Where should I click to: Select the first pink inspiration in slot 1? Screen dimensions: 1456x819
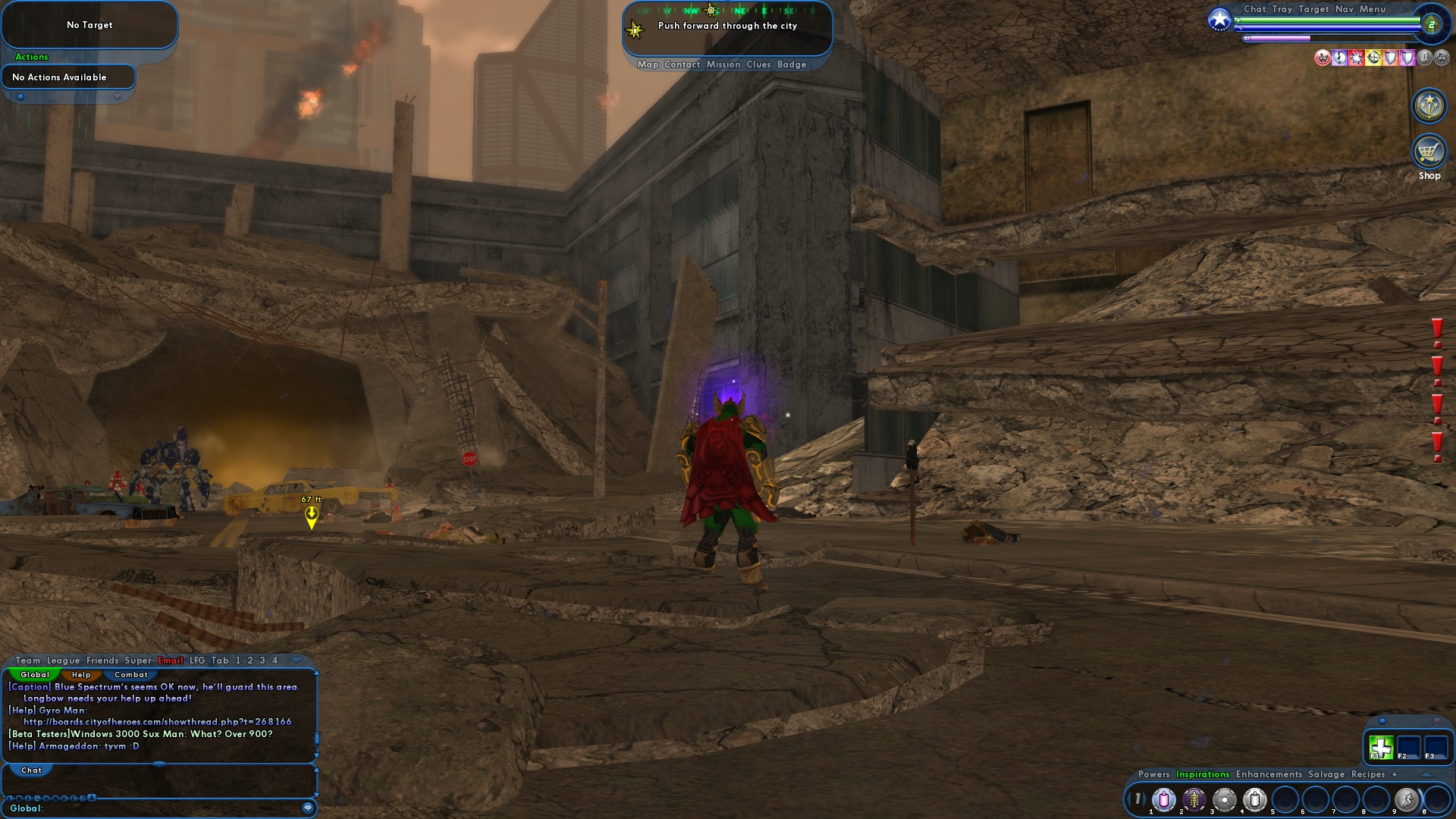1165,799
